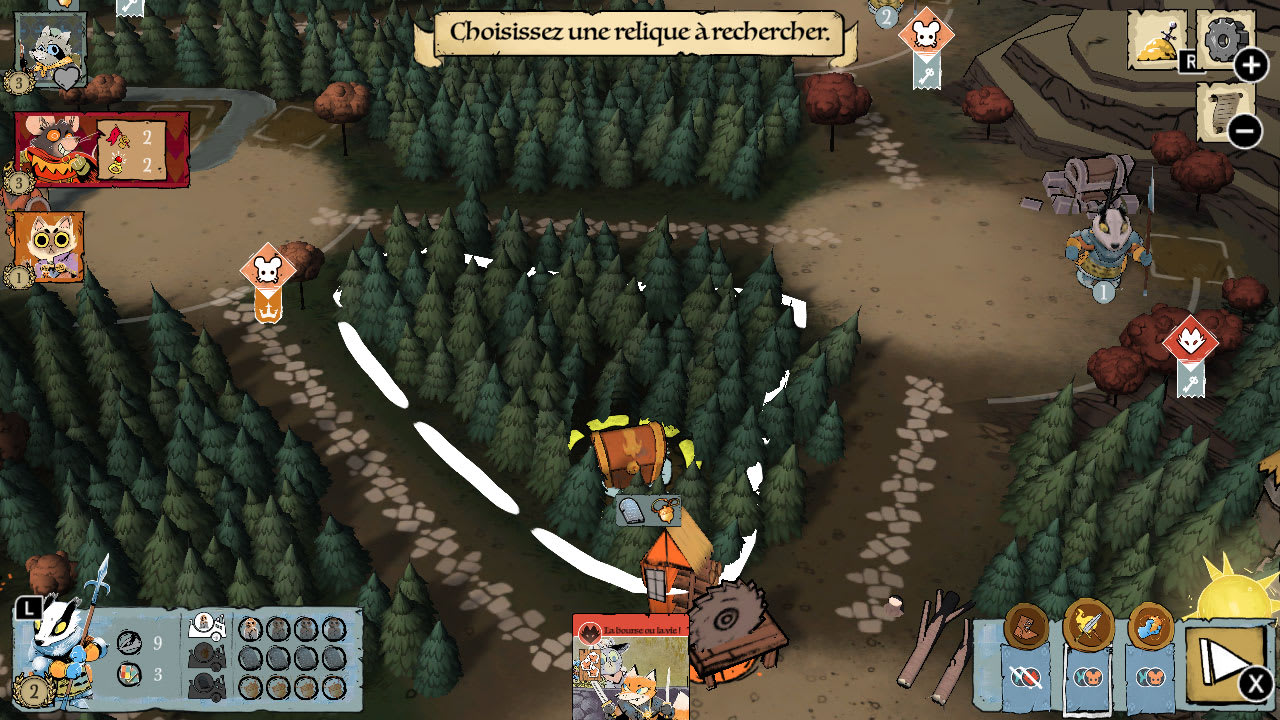The height and width of the screenshot is (720, 1280).
Task: Open the parchment scroll log
Action: click(x=1224, y=110)
